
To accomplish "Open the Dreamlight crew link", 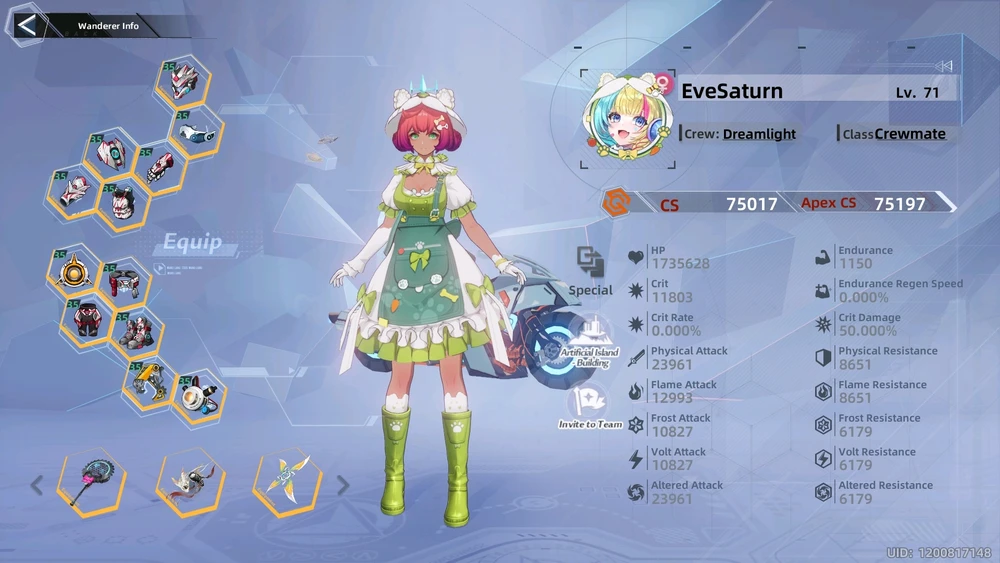I will [x=759, y=134].
